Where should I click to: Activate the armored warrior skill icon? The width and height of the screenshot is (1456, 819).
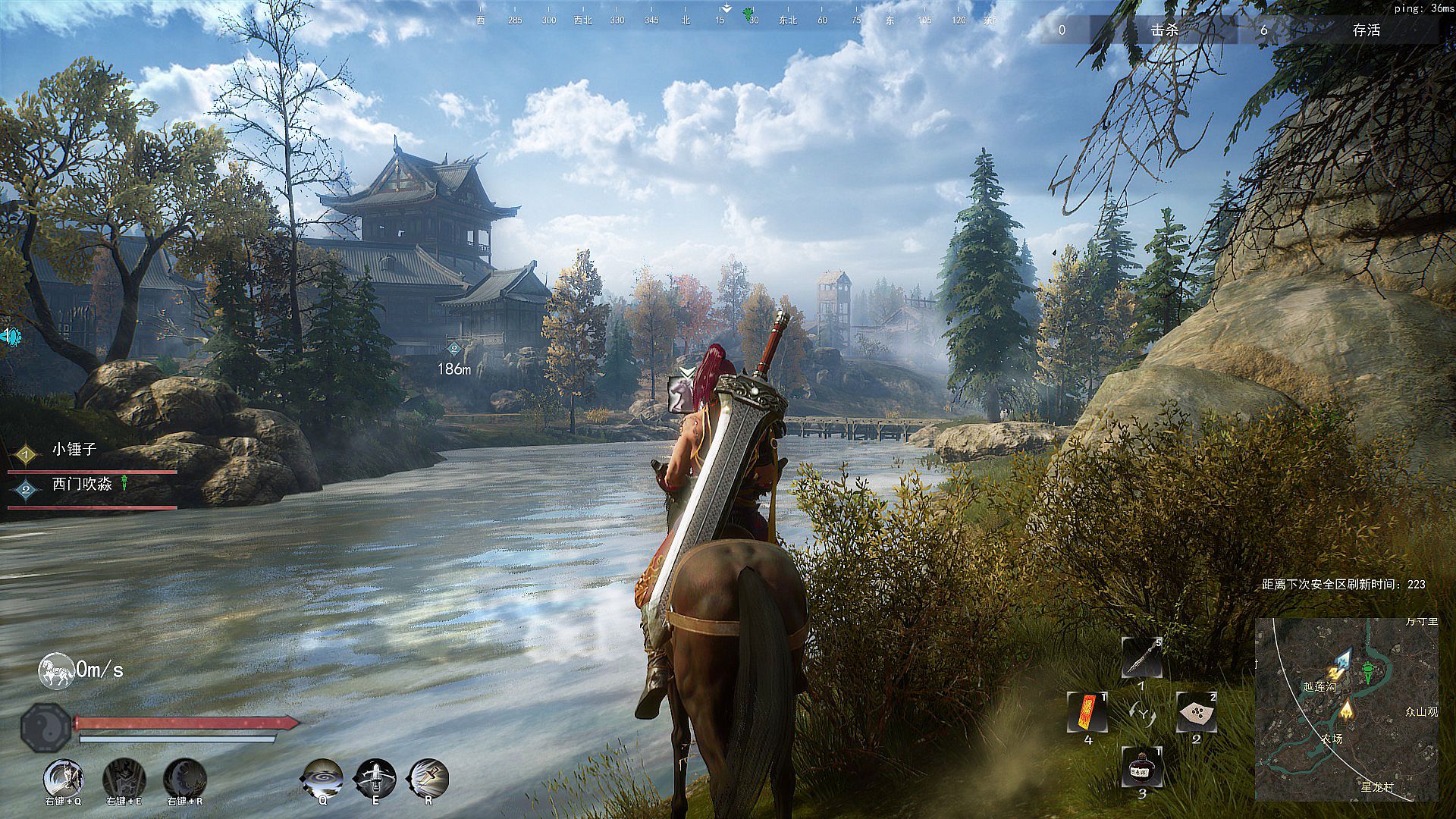tap(124, 778)
